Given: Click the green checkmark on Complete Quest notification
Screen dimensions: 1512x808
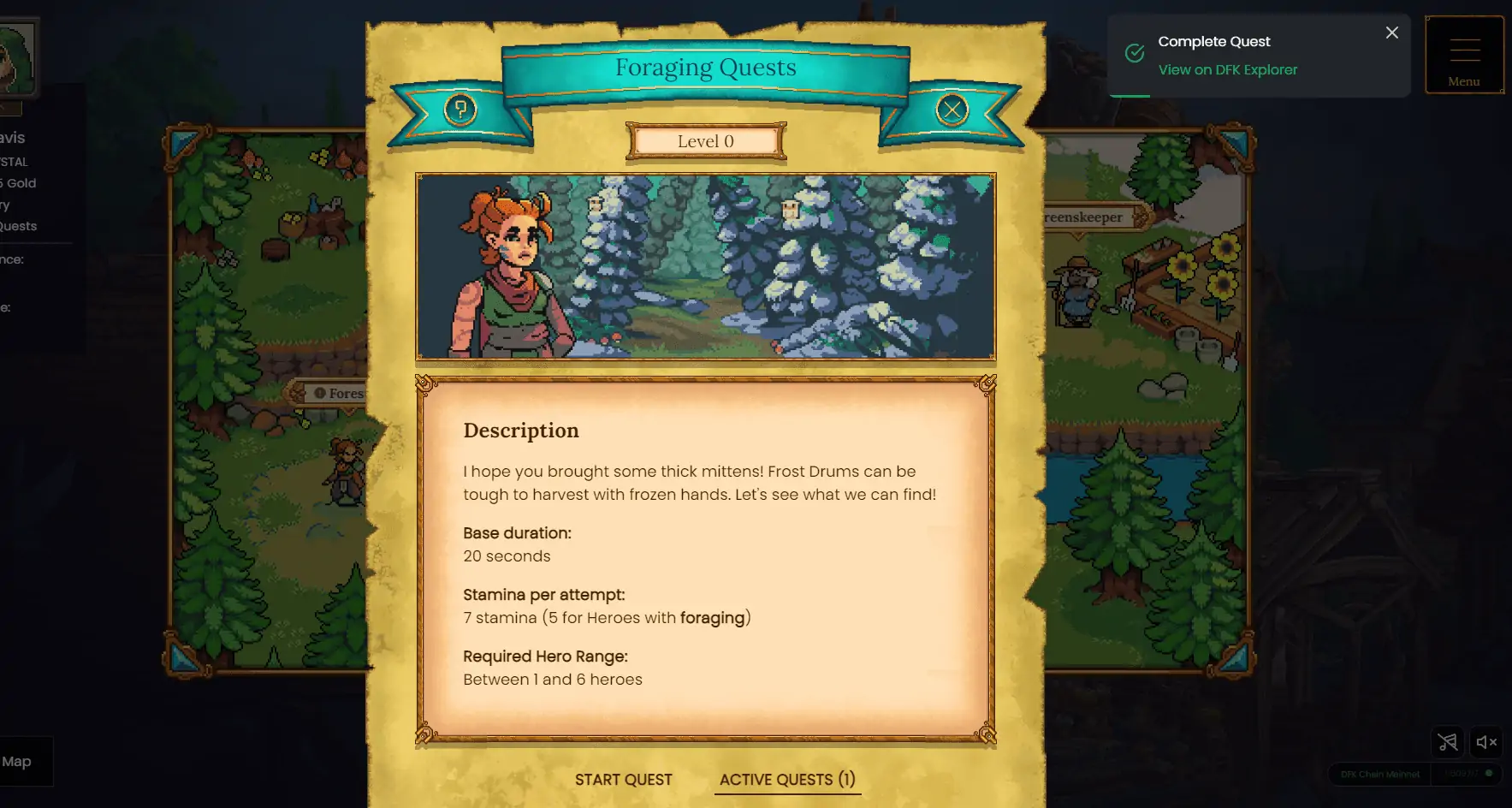Looking at the screenshot, I should tap(1134, 52).
